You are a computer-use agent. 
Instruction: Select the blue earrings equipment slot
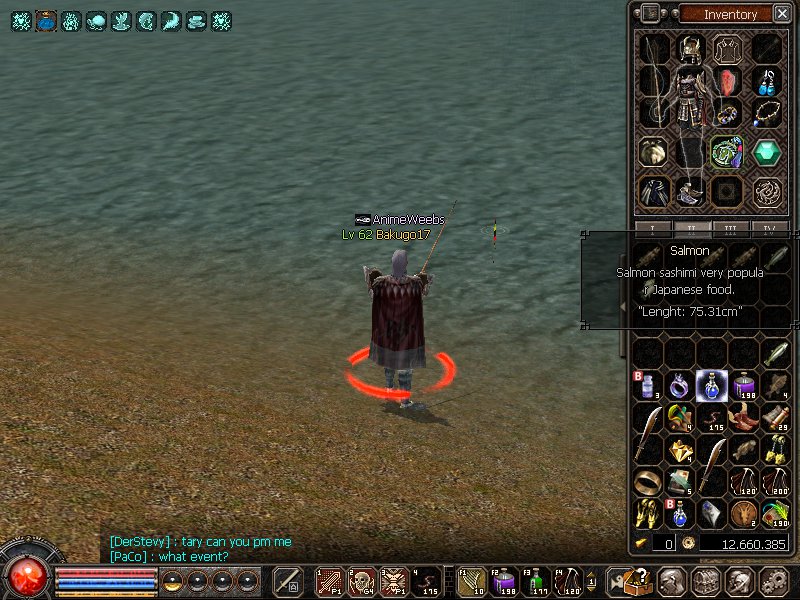(x=767, y=81)
